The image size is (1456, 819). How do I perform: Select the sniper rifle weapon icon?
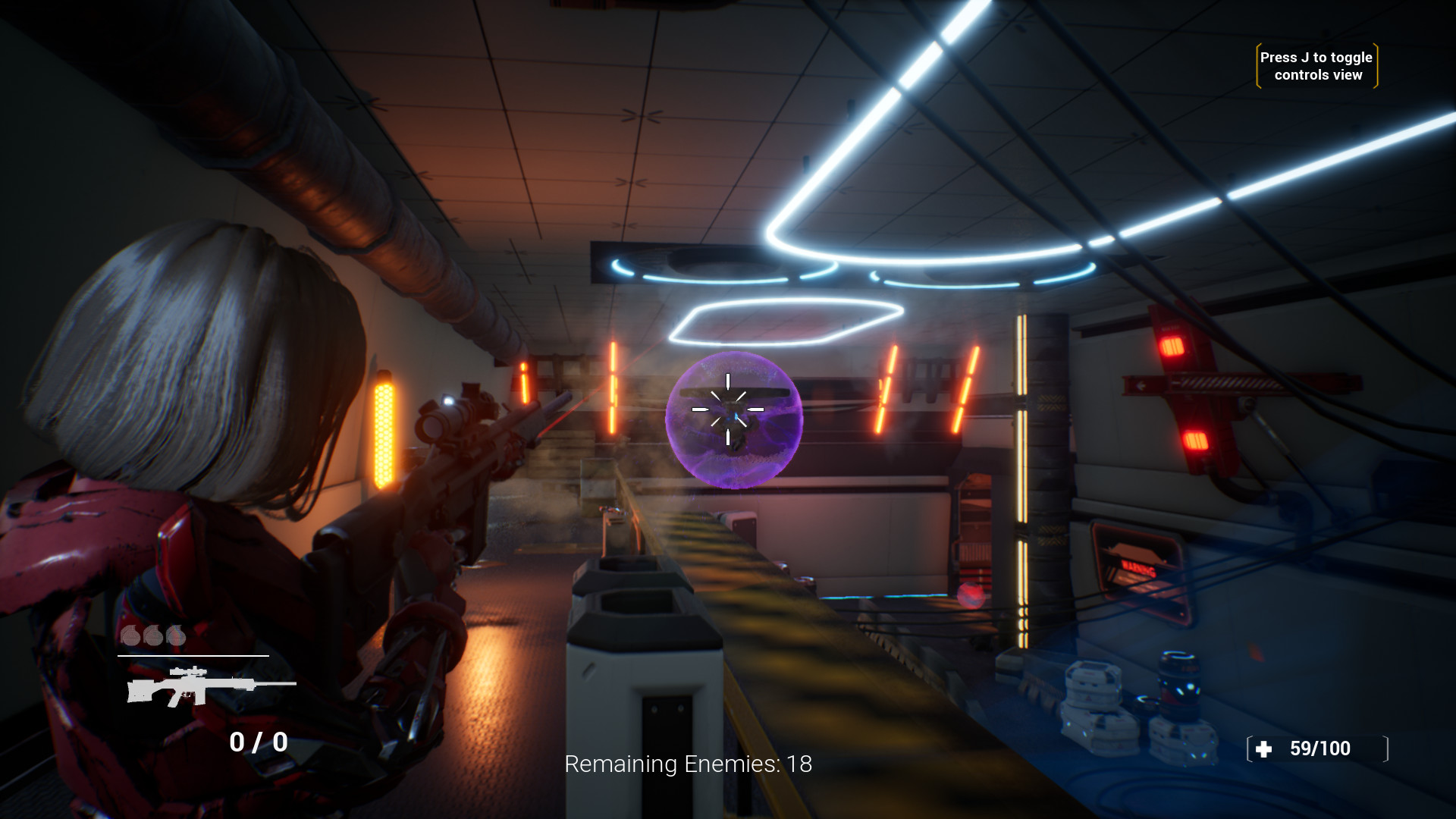(x=197, y=686)
